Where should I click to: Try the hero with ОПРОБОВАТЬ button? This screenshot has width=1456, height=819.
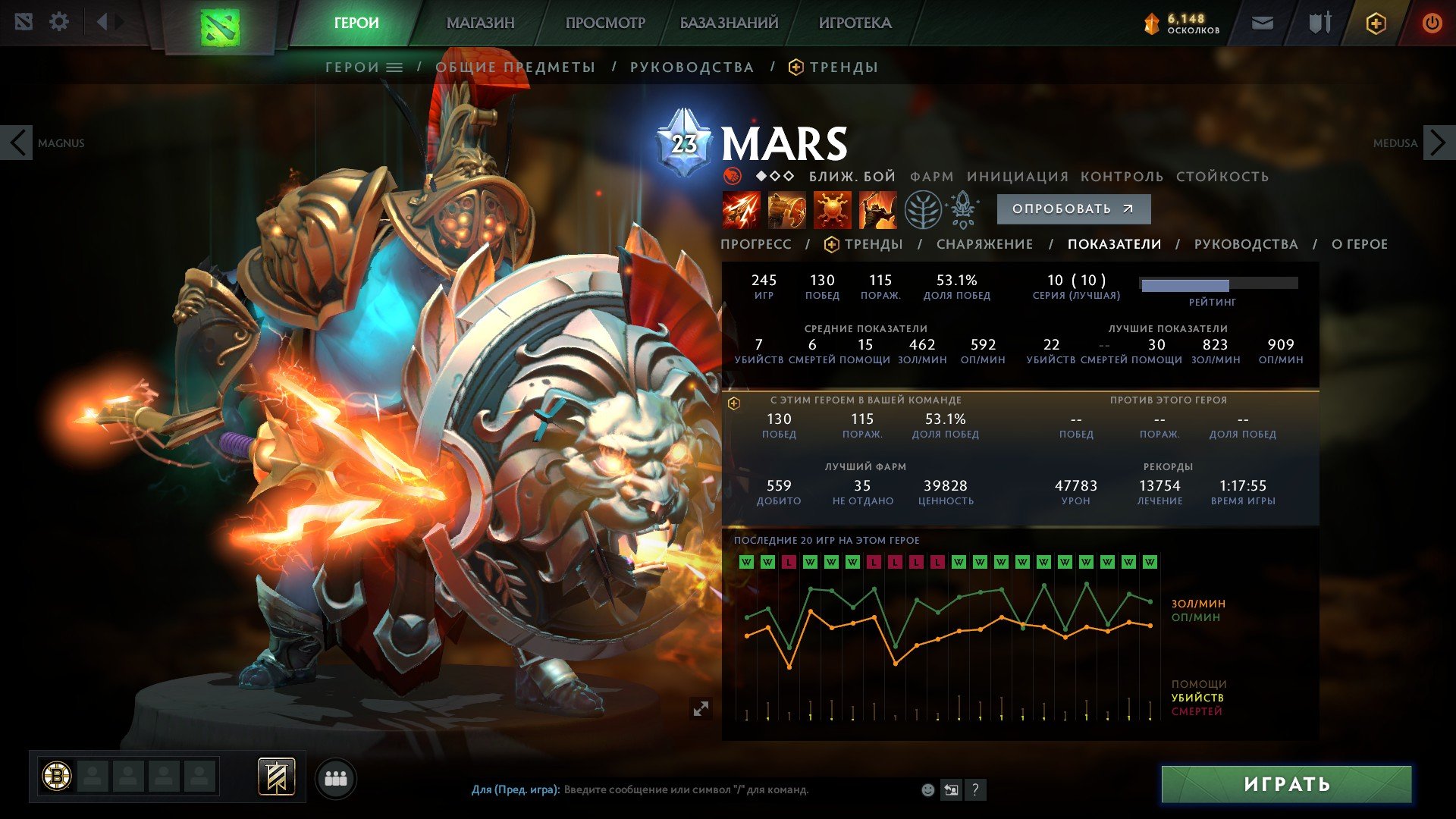pos(1073,209)
